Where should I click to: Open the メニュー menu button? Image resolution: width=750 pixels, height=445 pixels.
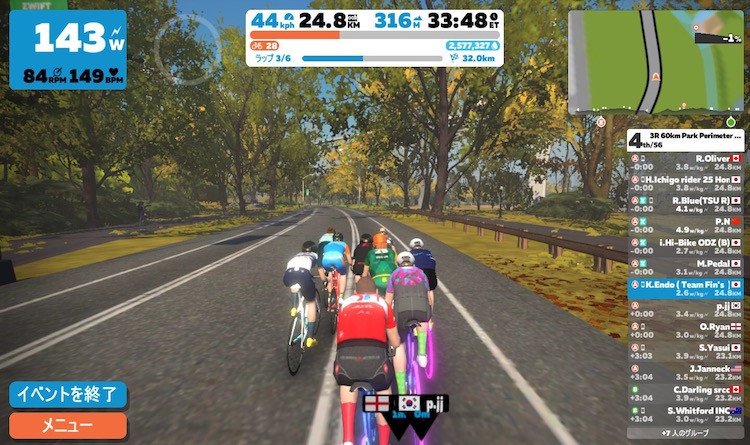pos(68,426)
